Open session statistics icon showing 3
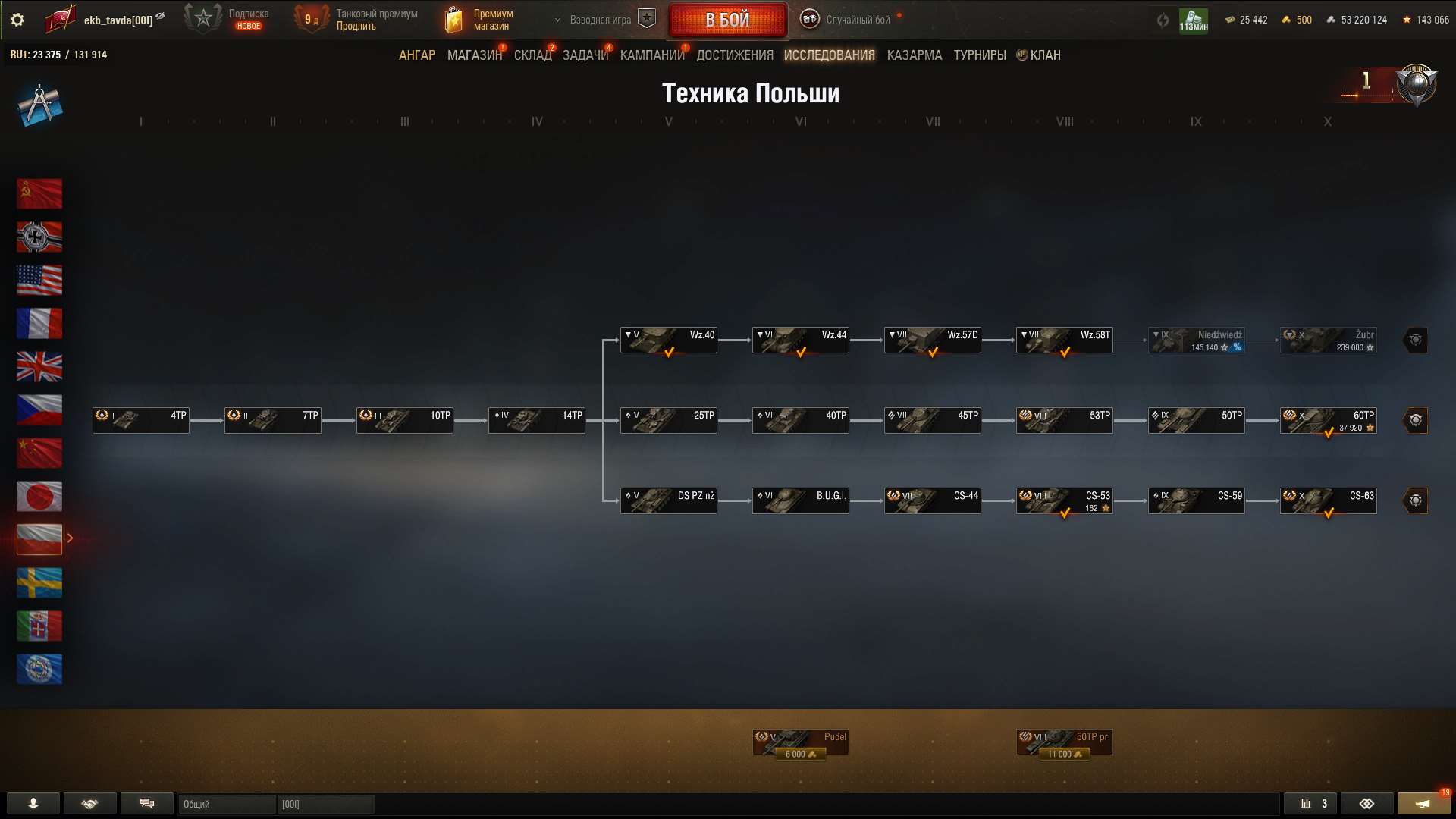 coord(1312,803)
